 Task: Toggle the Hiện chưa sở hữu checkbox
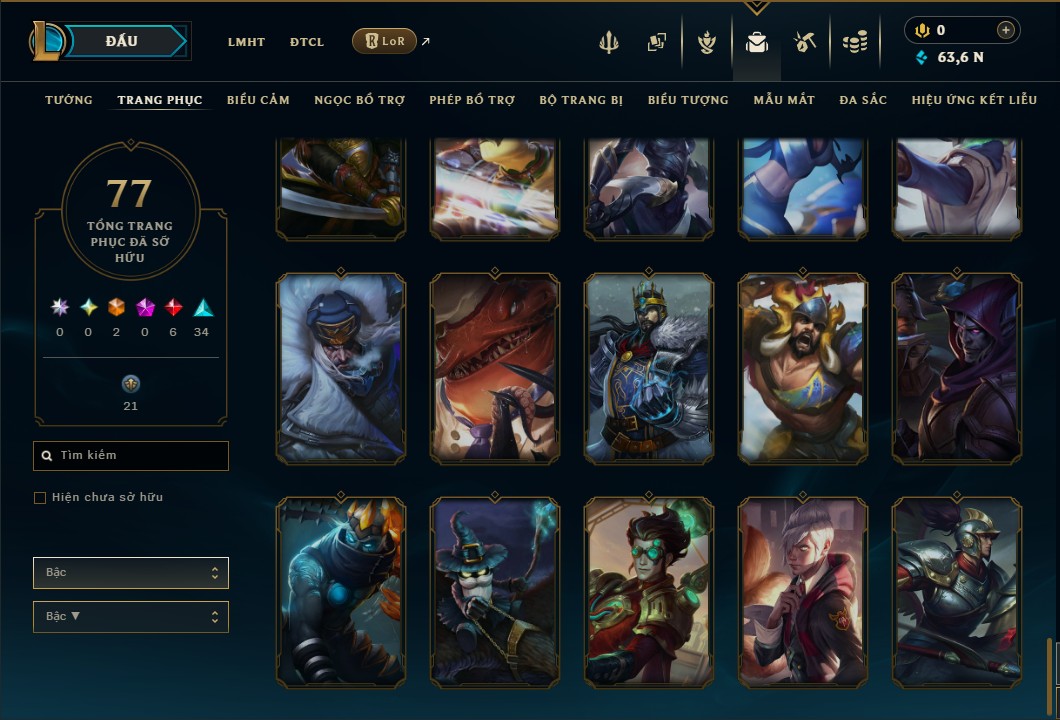40,498
